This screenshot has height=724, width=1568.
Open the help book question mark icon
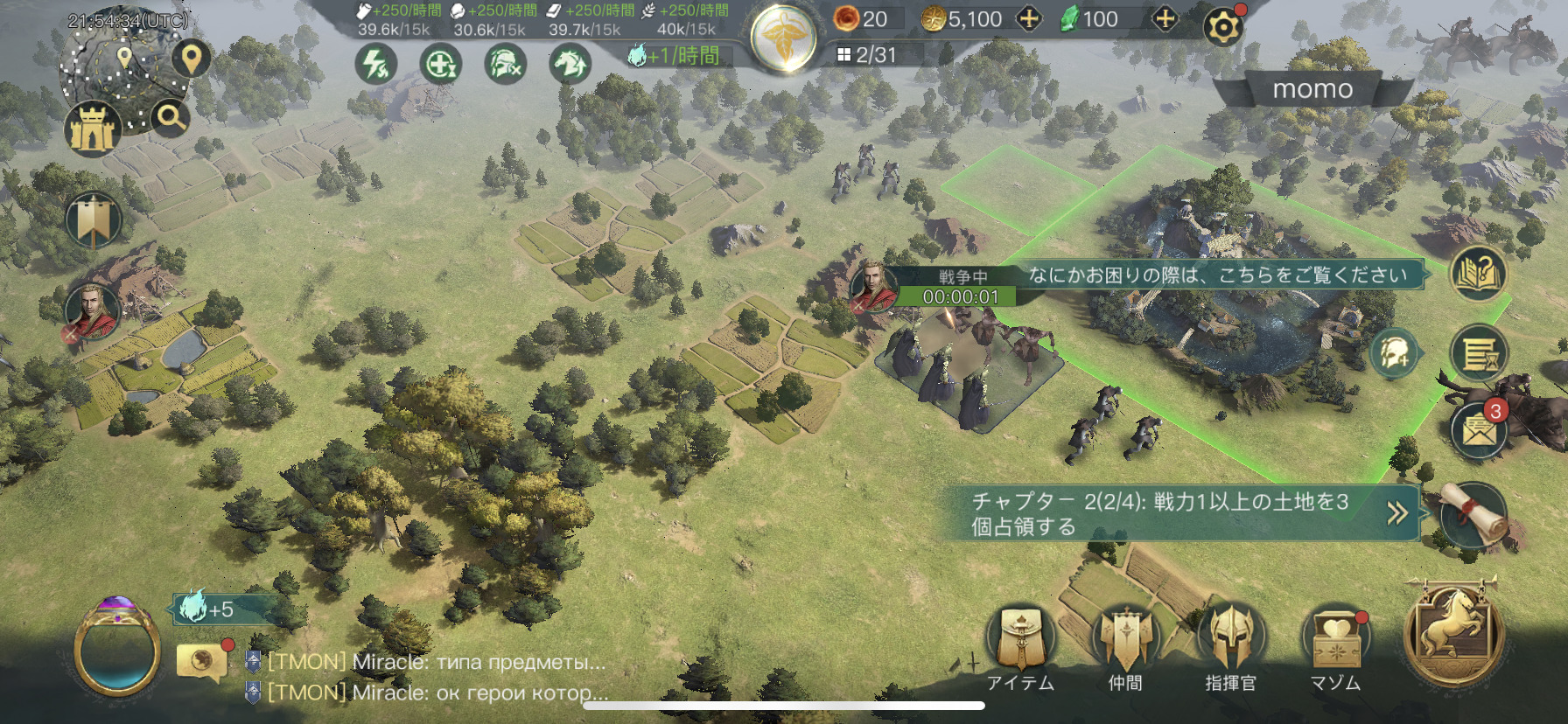click(1478, 274)
